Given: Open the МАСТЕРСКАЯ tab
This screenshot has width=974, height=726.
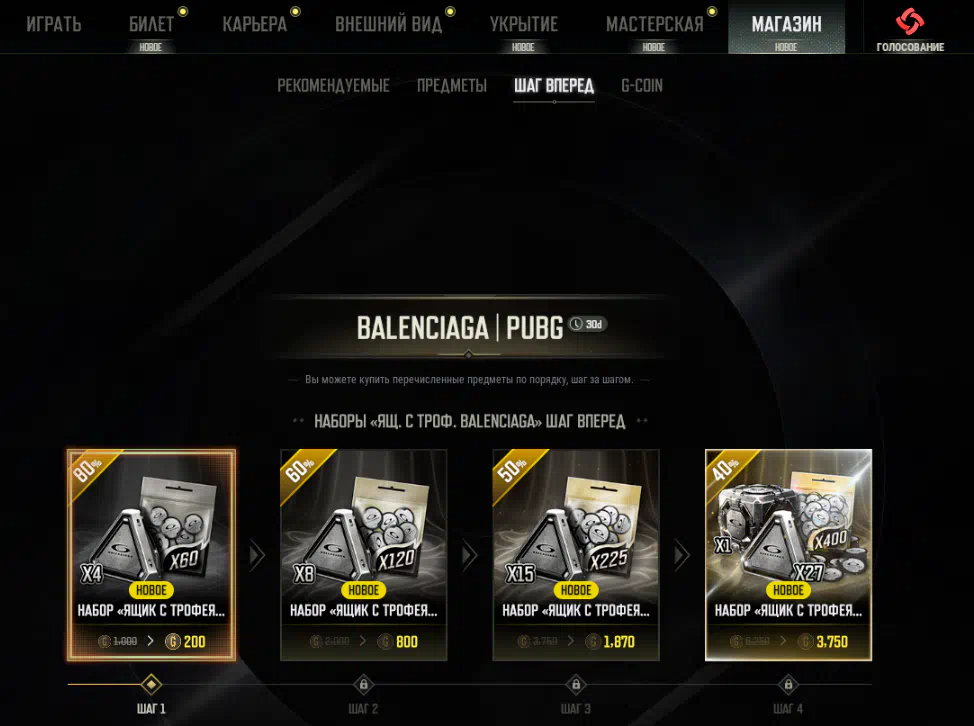Looking at the screenshot, I should click(x=653, y=25).
